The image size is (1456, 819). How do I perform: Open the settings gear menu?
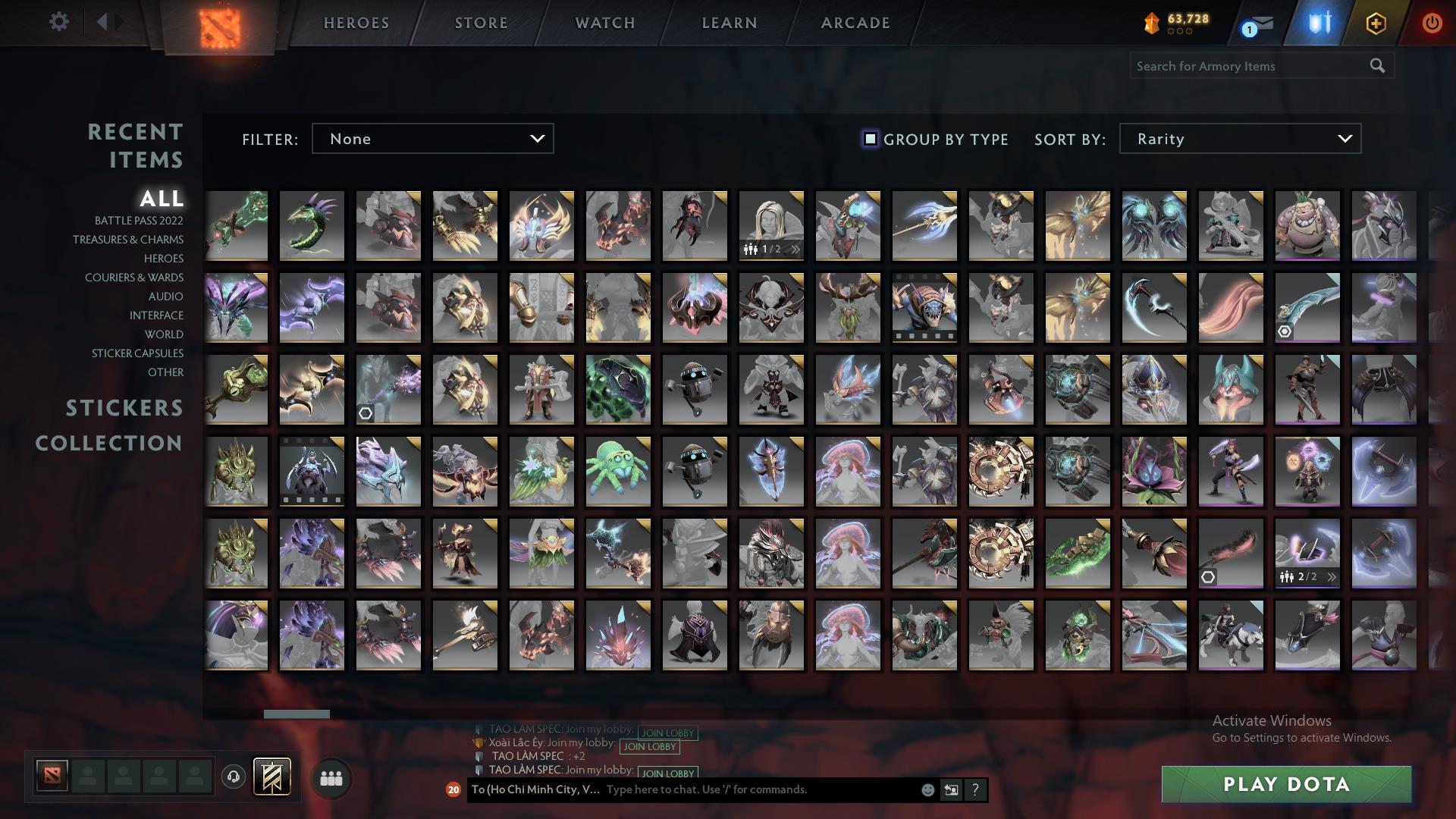pyautogui.click(x=59, y=22)
